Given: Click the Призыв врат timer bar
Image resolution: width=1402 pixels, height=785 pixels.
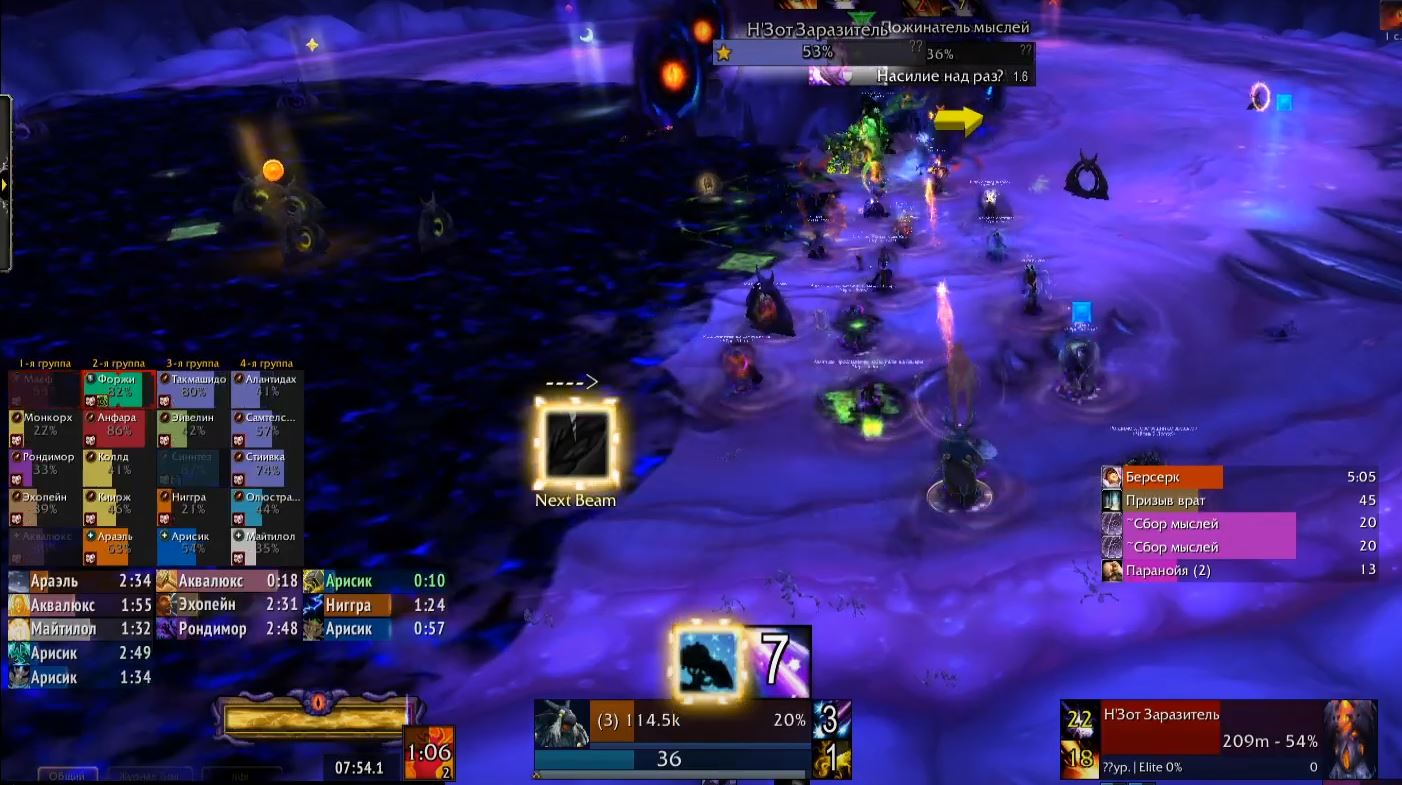Looking at the screenshot, I should coord(1239,500).
